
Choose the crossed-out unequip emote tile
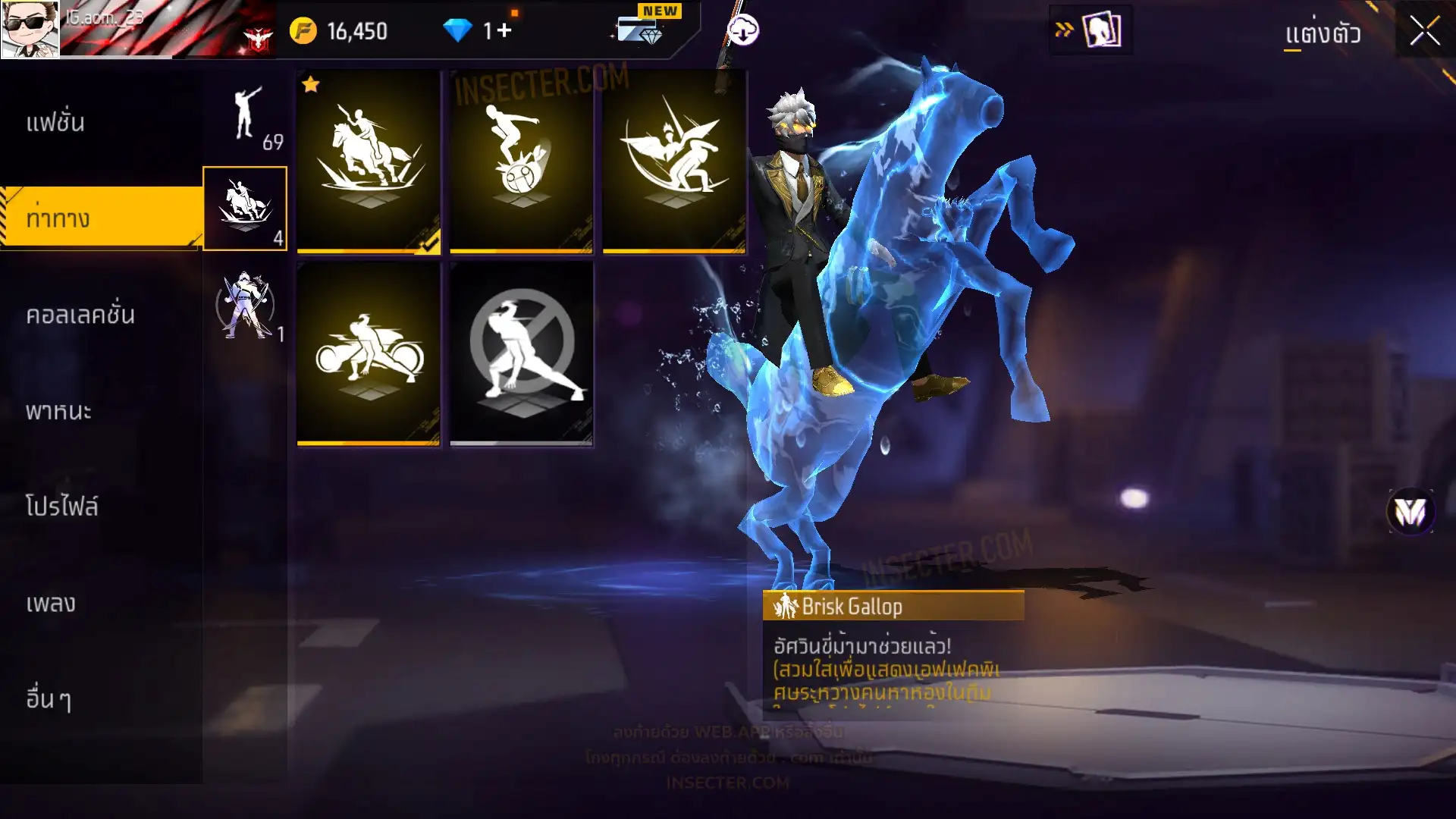pyautogui.click(x=521, y=353)
